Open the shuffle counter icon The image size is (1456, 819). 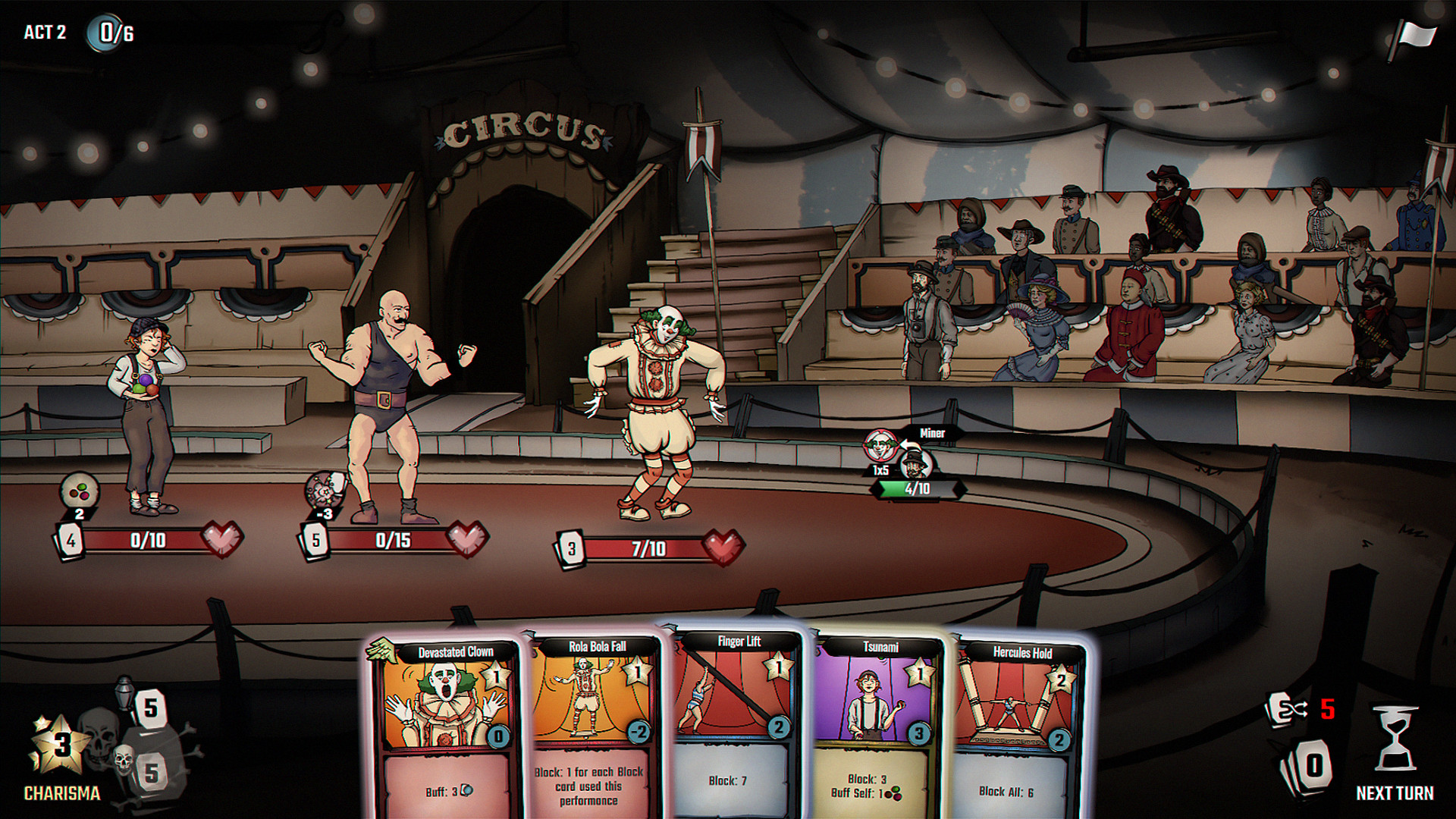(1287, 710)
